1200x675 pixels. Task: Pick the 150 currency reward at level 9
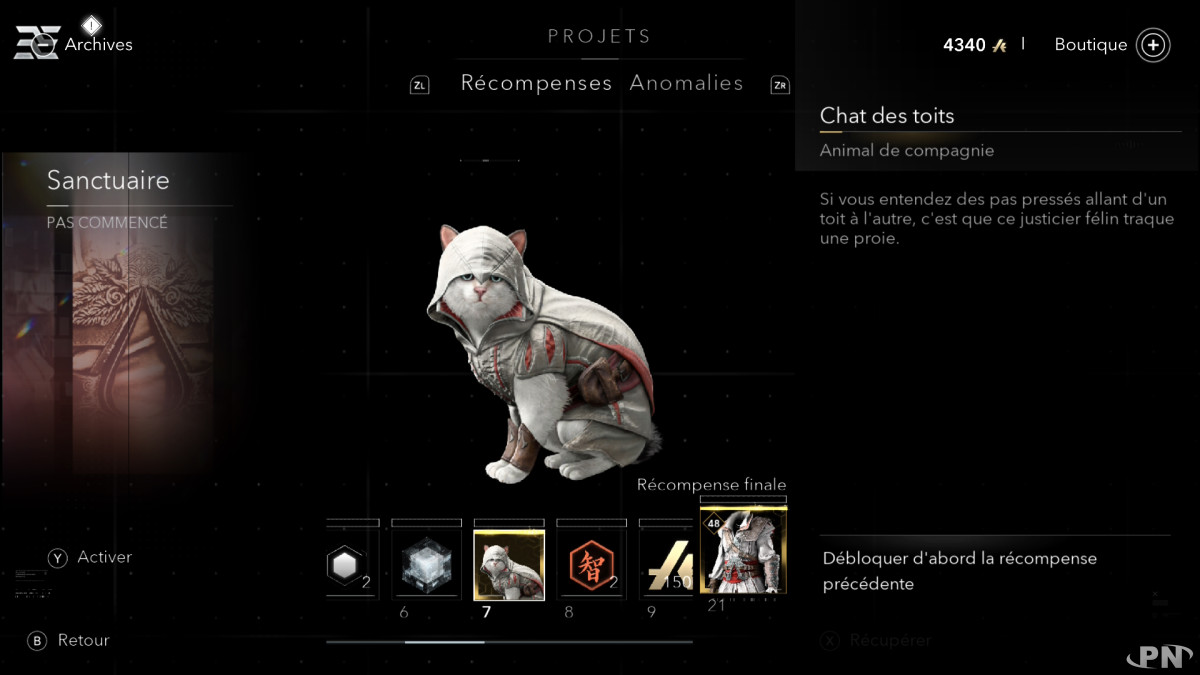668,565
